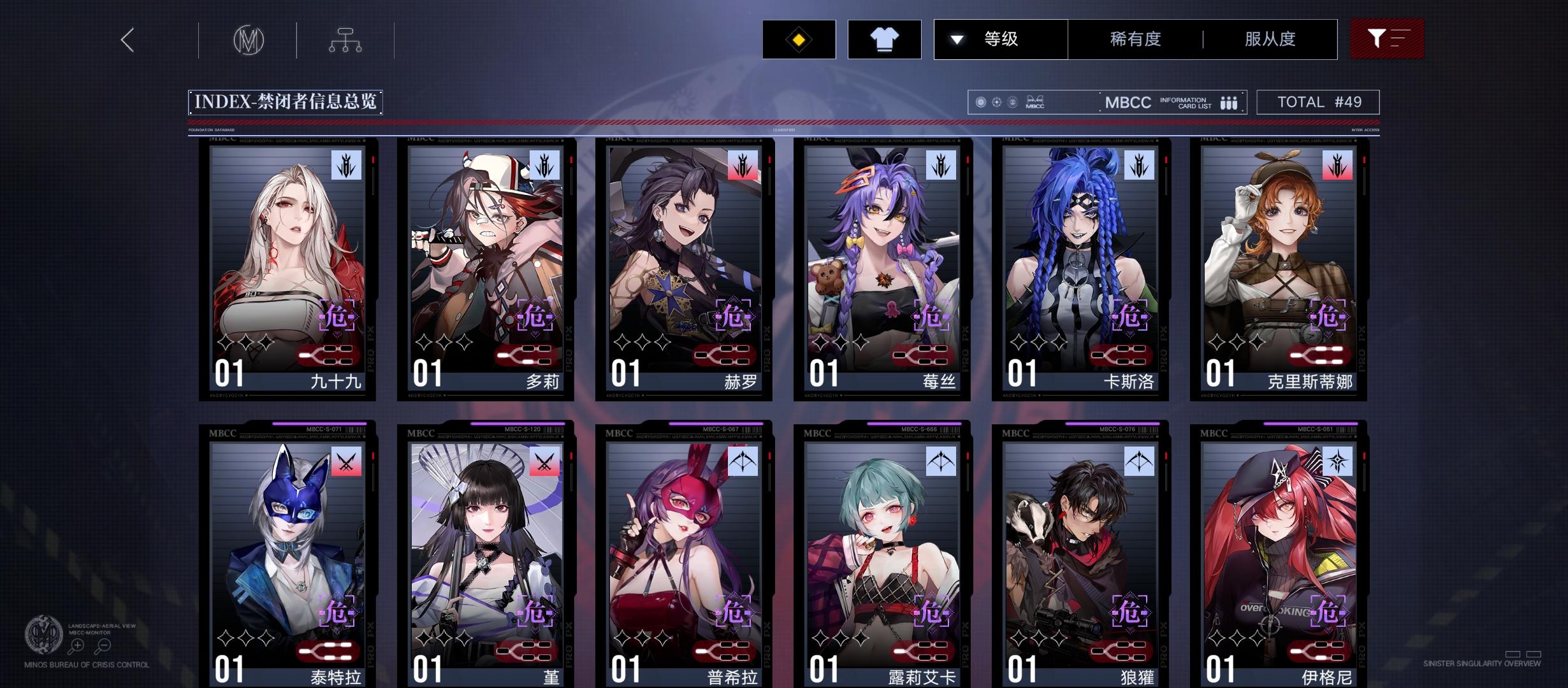The width and height of the screenshot is (1568, 688).
Task: Toggle the sort direction arrow beside 等级
Action: pyautogui.click(x=955, y=39)
